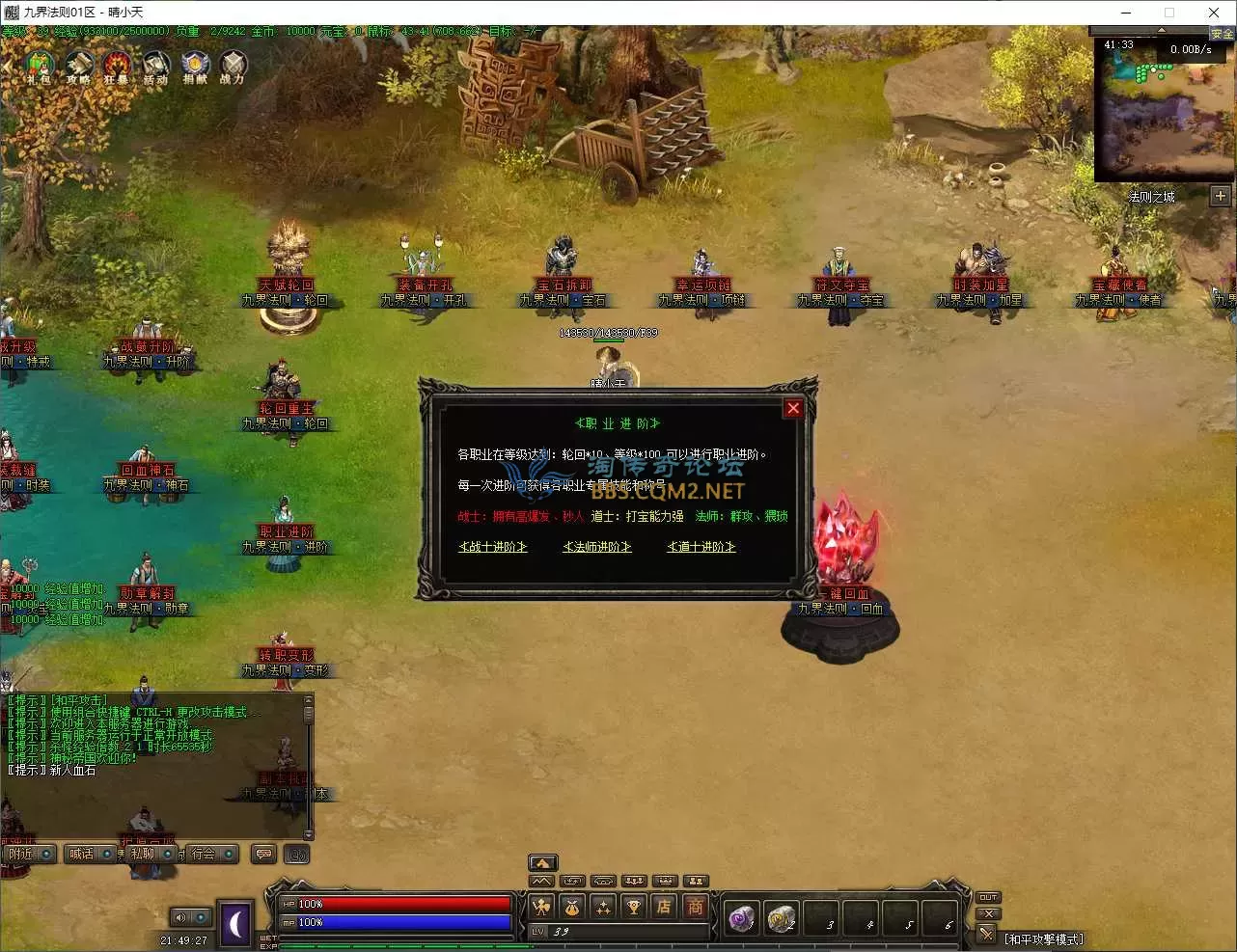Pick the 道士进阶 taoist advancement link
This screenshot has height=952, width=1237.
click(x=701, y=547)
